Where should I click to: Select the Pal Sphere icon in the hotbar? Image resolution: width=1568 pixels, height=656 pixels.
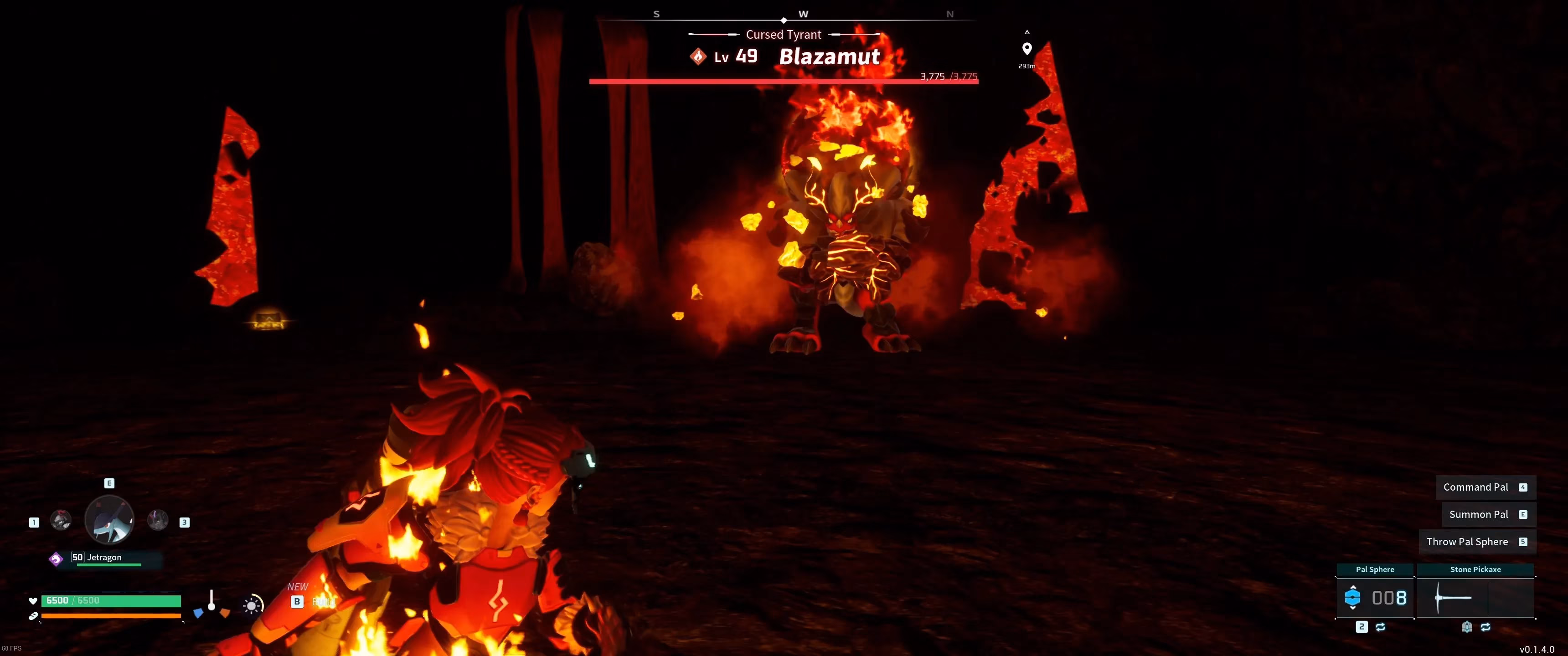[x=1352, y=597]
